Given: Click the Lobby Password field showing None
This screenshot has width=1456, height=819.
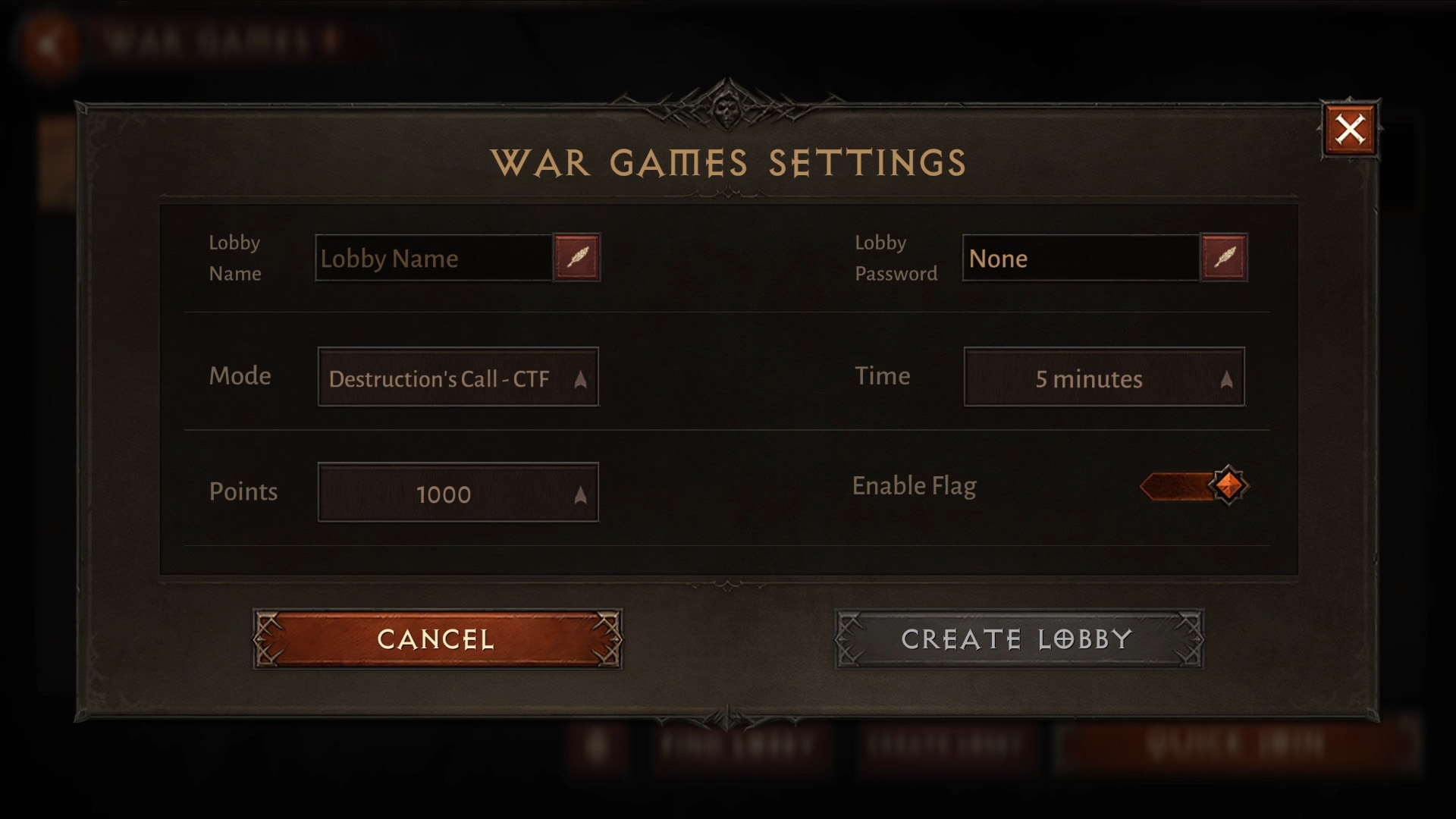Looking at the screenshot, I should pos(1080,259).
